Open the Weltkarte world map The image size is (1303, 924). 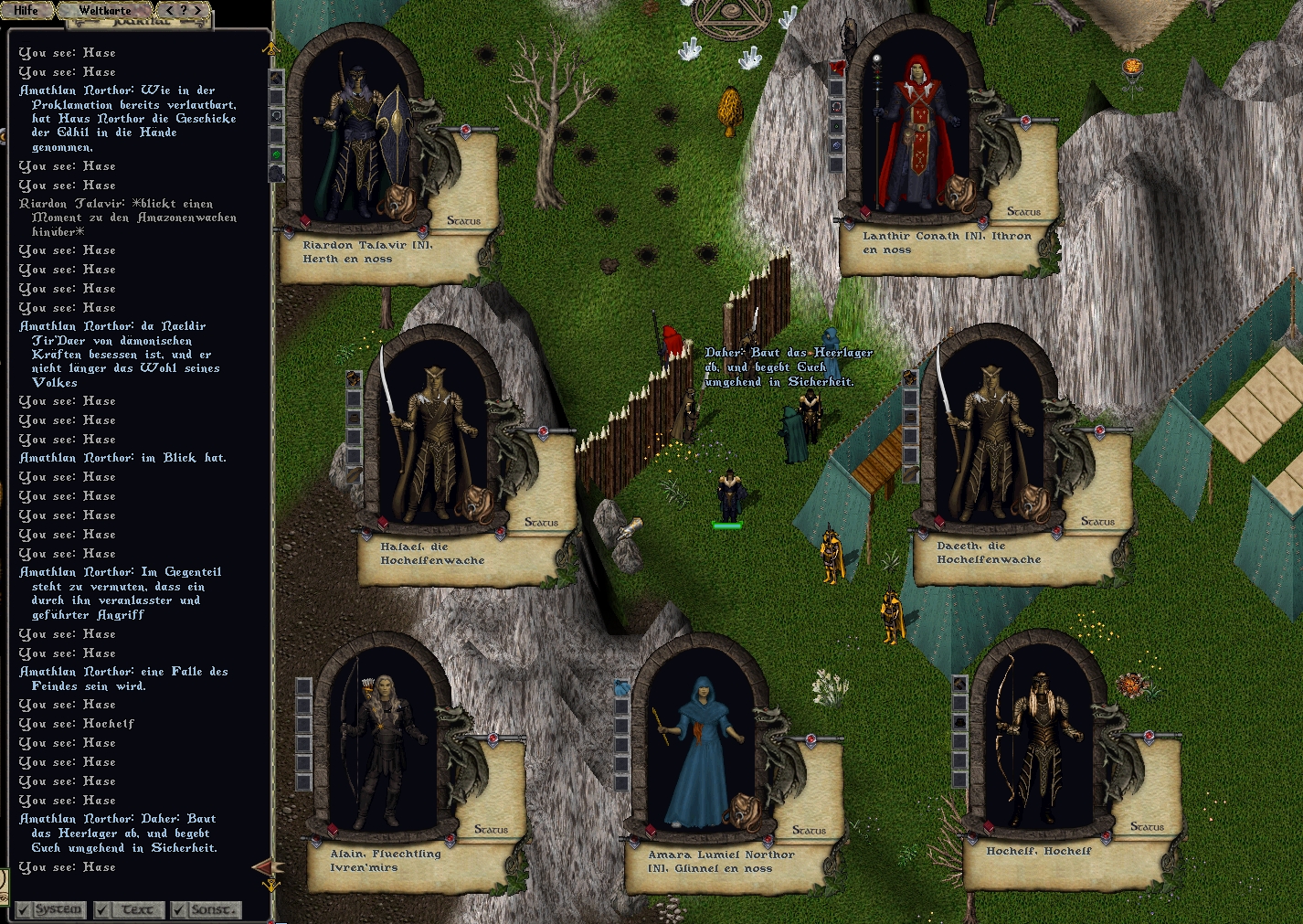click(104, 11)
